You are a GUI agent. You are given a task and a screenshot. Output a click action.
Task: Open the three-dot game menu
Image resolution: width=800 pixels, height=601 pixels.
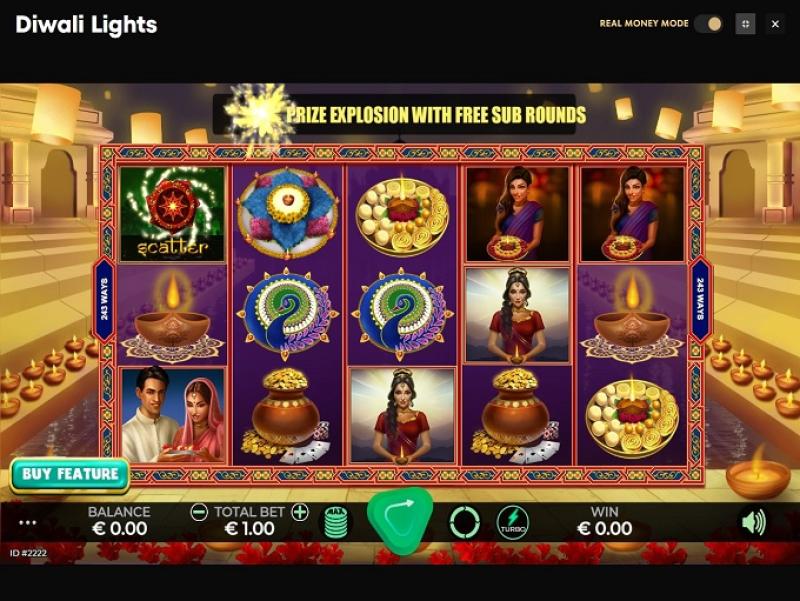28,523
